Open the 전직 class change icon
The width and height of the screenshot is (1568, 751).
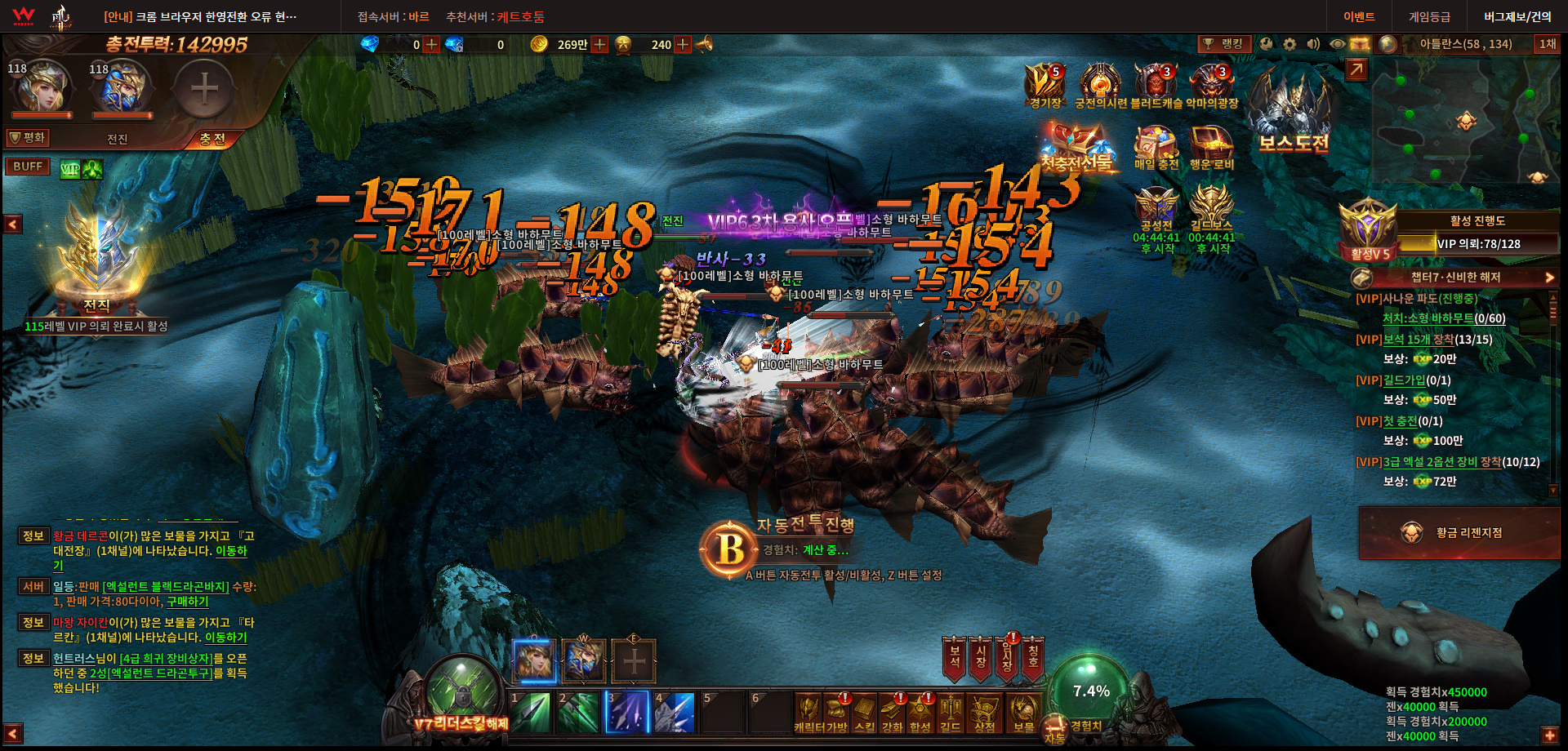click(x=98, y=261)
